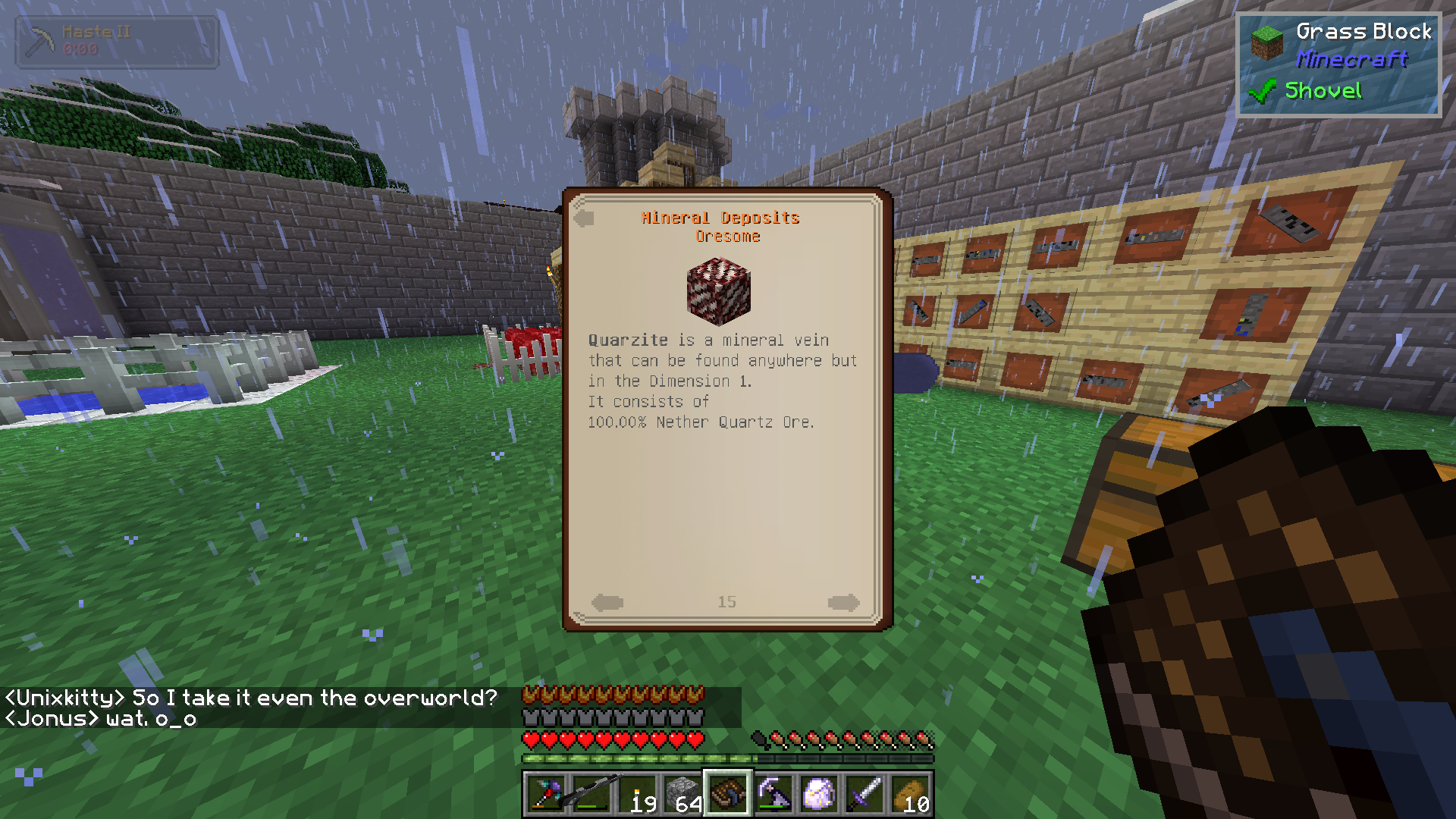
Task: Select the manual book hotbar slot
Action: click(728, 794)
